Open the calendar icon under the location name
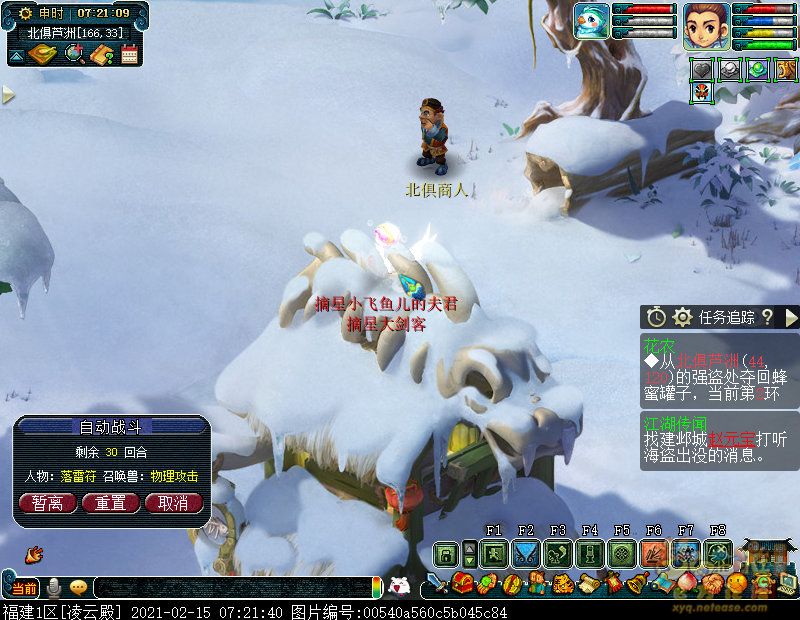The height and width of the screenshot is (620, 800). pos(129,54)
